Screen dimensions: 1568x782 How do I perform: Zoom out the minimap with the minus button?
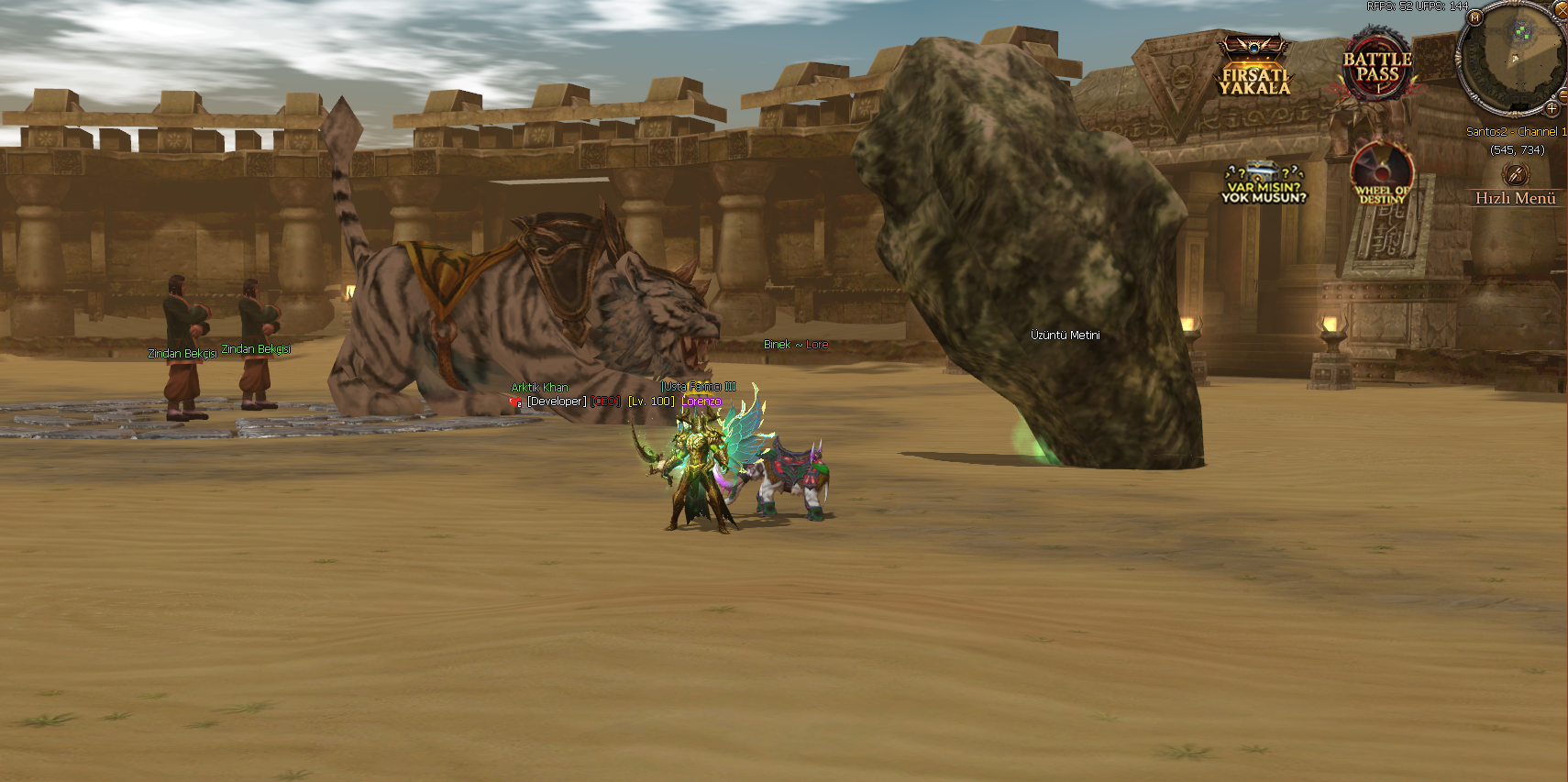(1563, 96)
